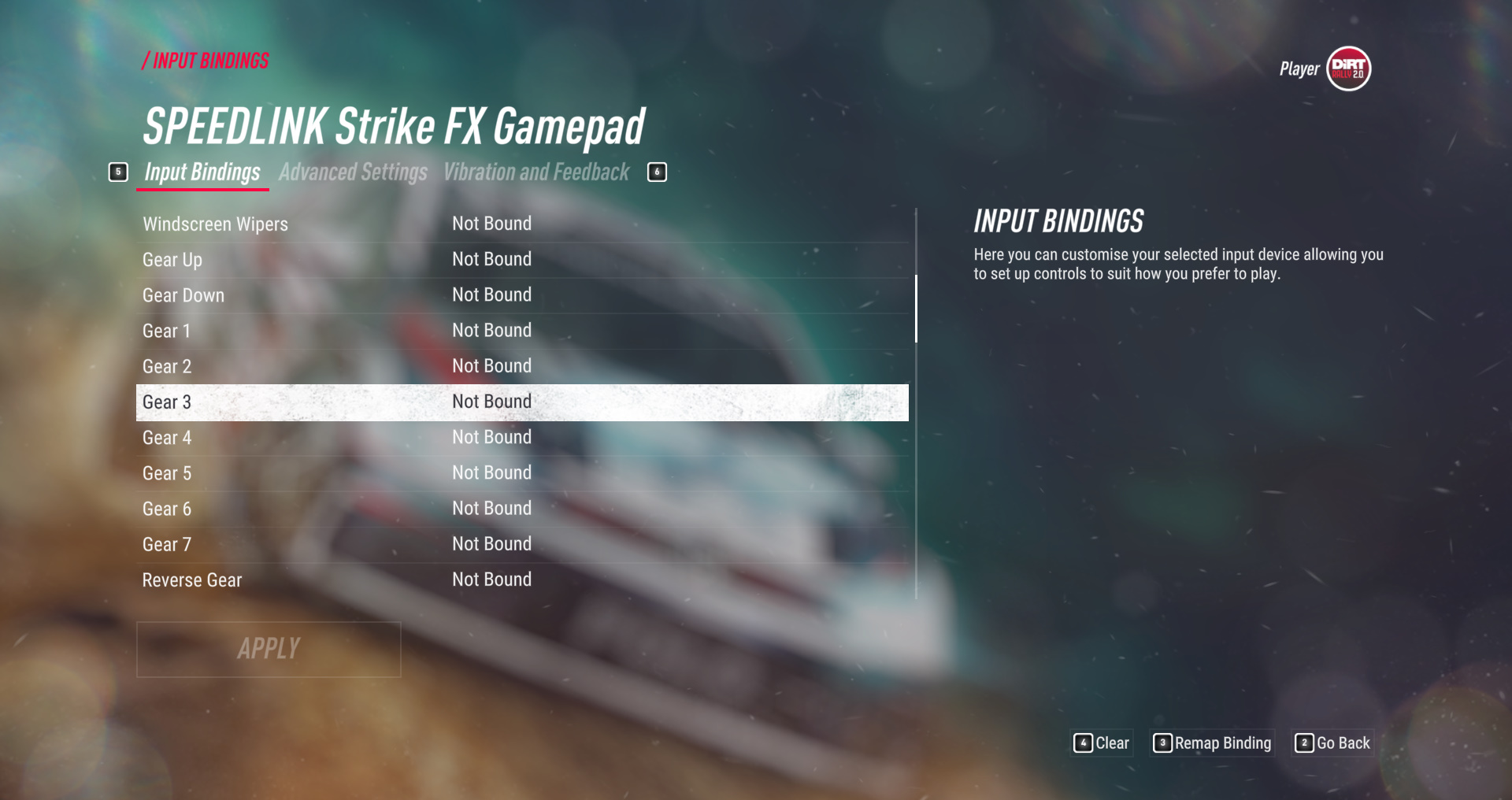Open the Player profile badge
The width and height of the screenshot is (1512, 800).
(1348, 69)
